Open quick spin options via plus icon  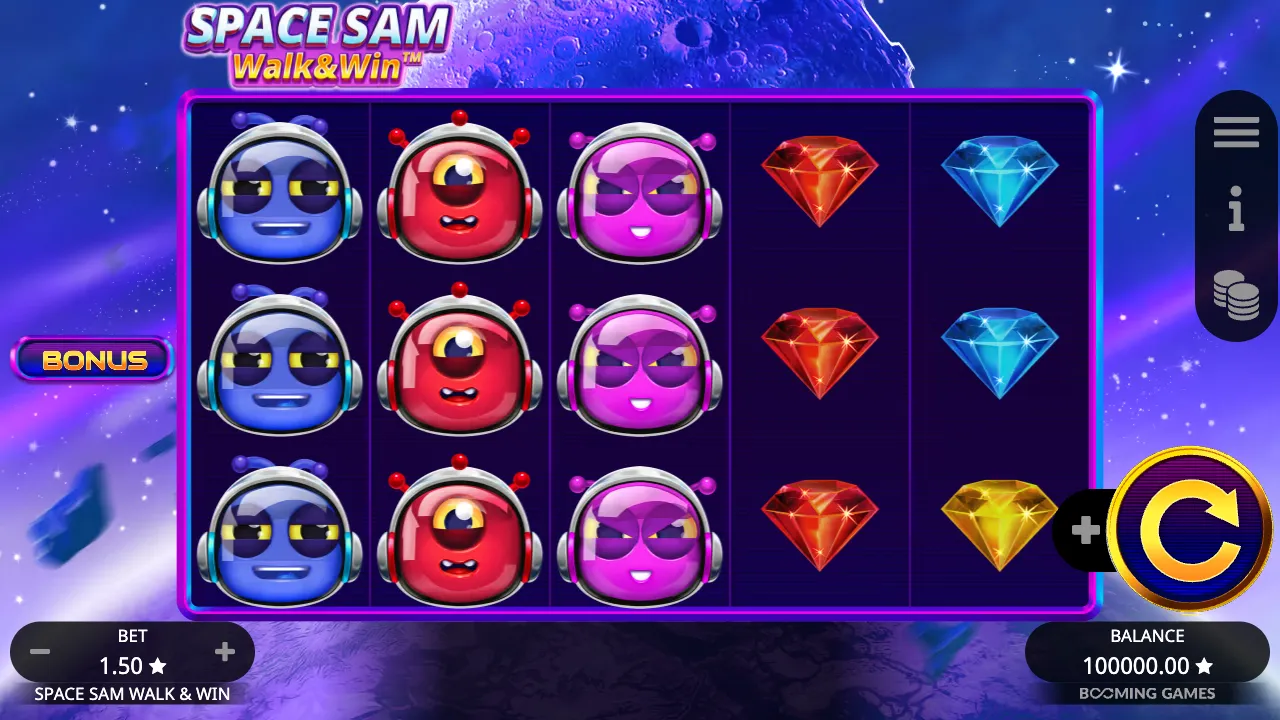point(1085,530)
